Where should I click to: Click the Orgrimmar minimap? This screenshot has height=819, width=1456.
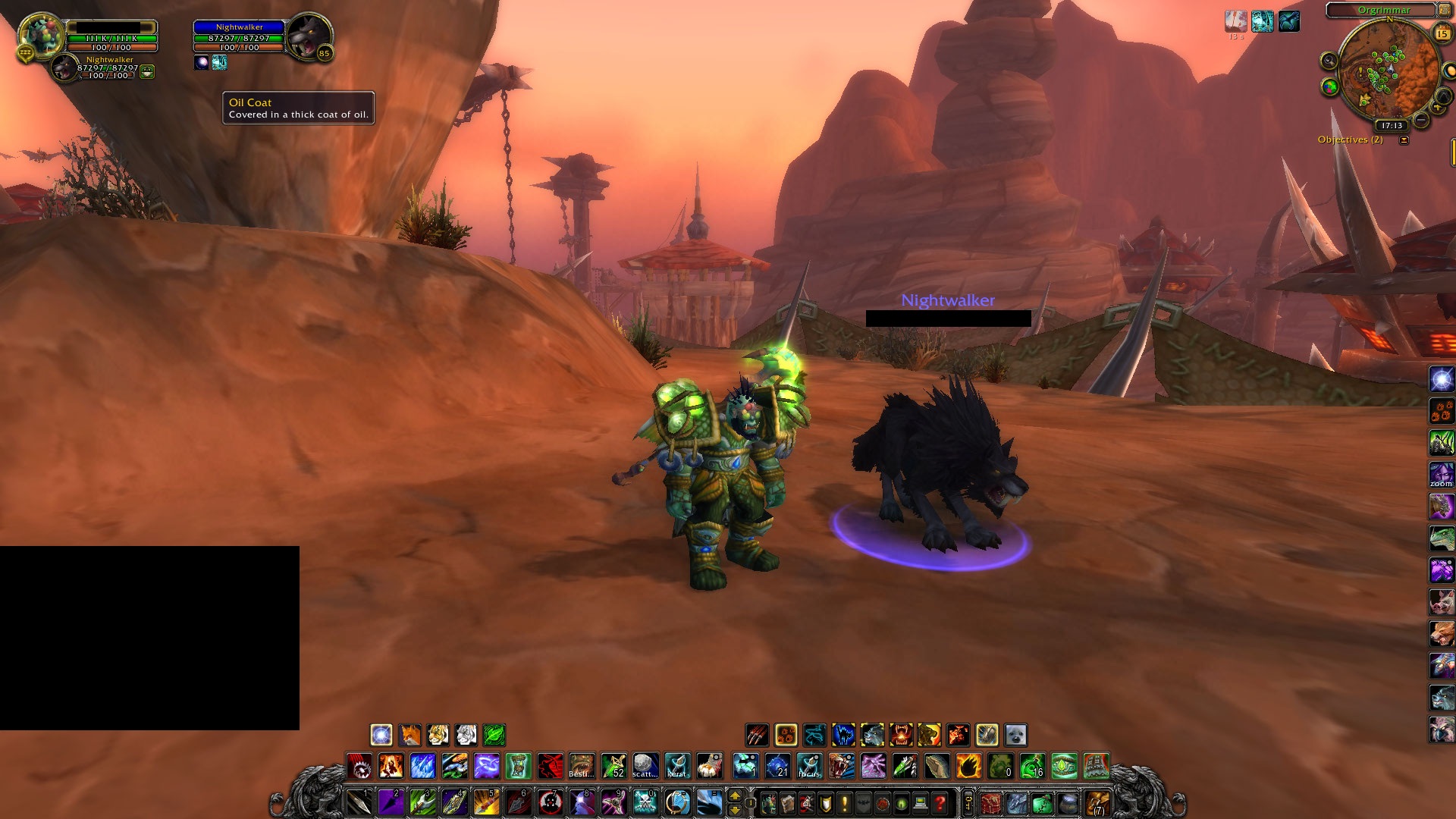(x=1388, y=72)
